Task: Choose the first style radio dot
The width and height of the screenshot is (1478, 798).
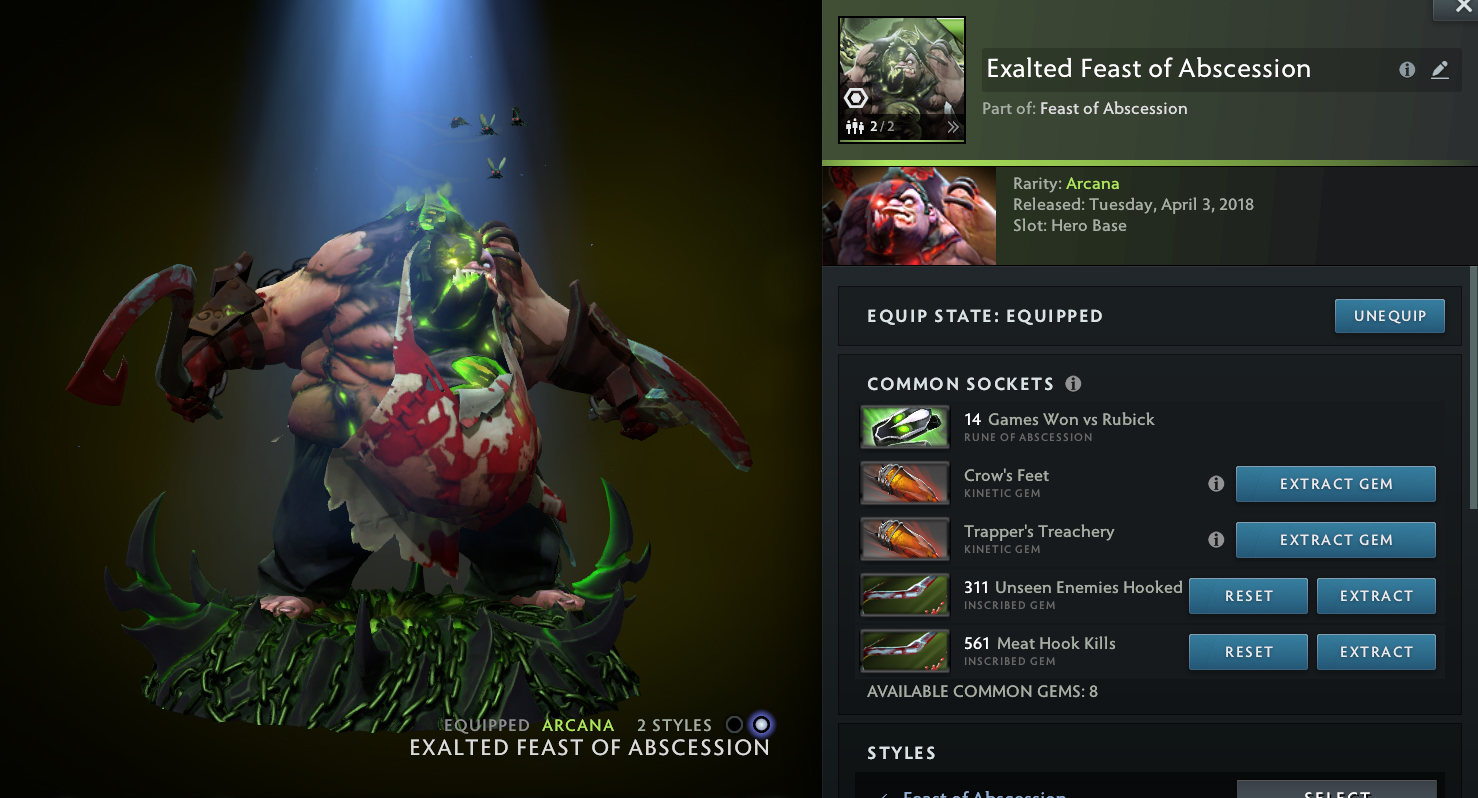Action: [x=734, y=725]
